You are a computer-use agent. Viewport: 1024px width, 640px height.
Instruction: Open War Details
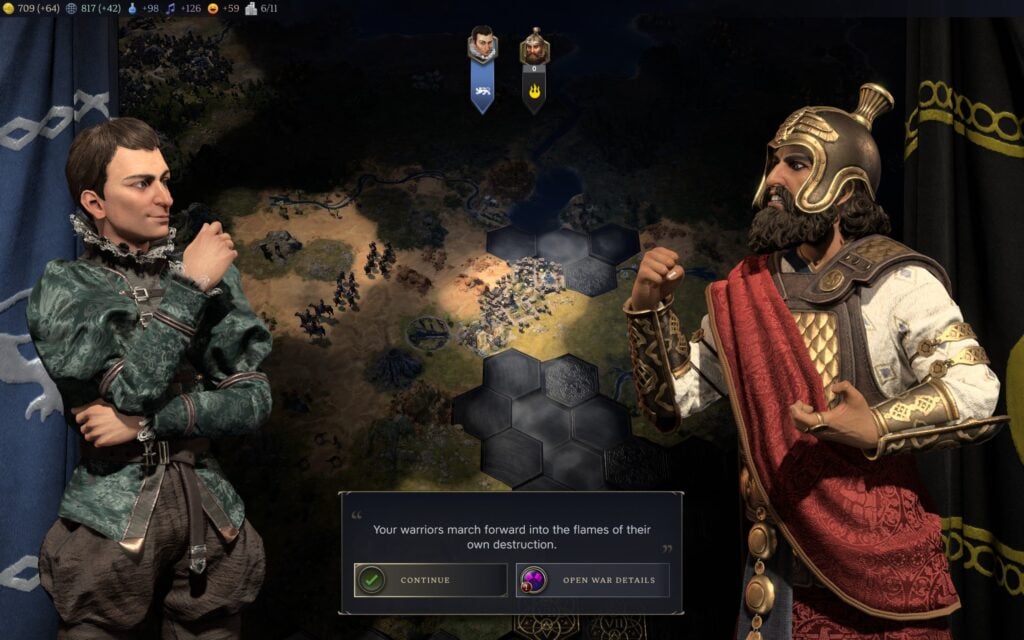coord(592,580)
